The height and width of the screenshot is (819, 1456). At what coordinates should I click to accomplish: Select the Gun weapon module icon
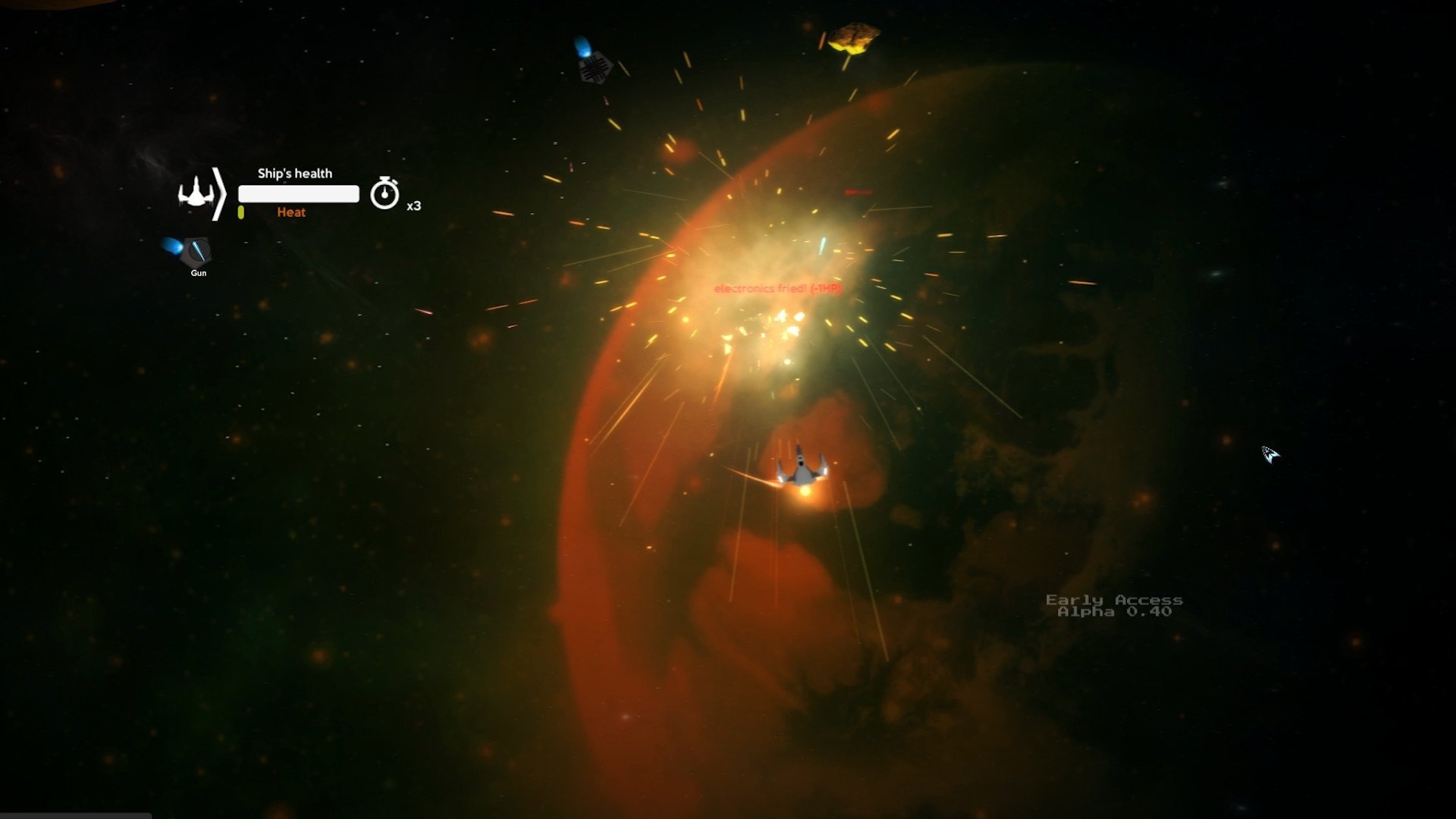point(197,250)
